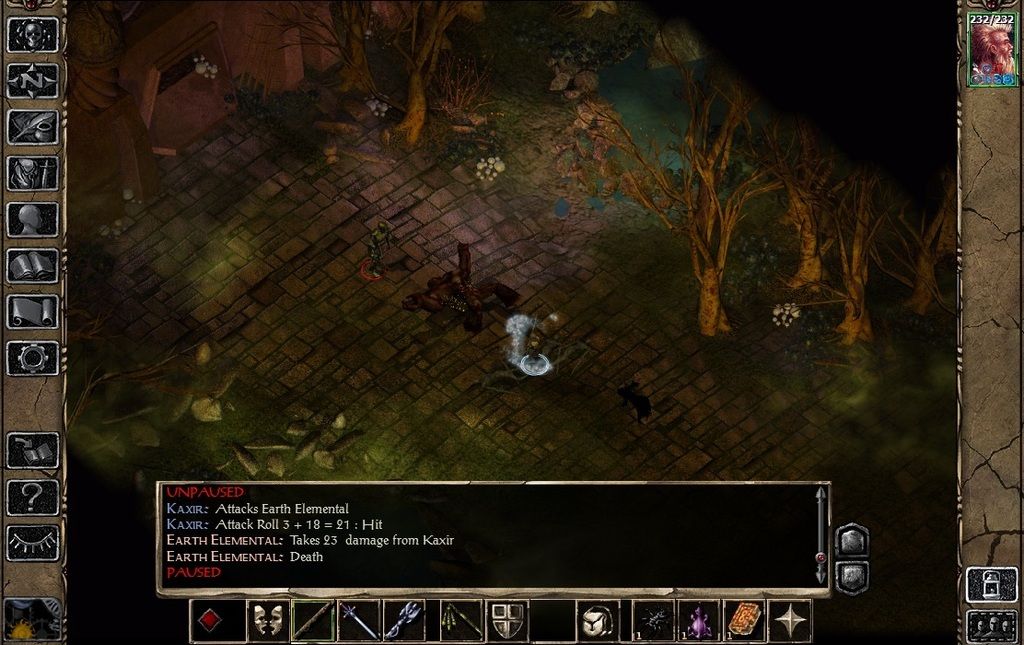The image size is (1024, 645).
Task: Open the journal quill button
Action: click(x=32, y=127)
